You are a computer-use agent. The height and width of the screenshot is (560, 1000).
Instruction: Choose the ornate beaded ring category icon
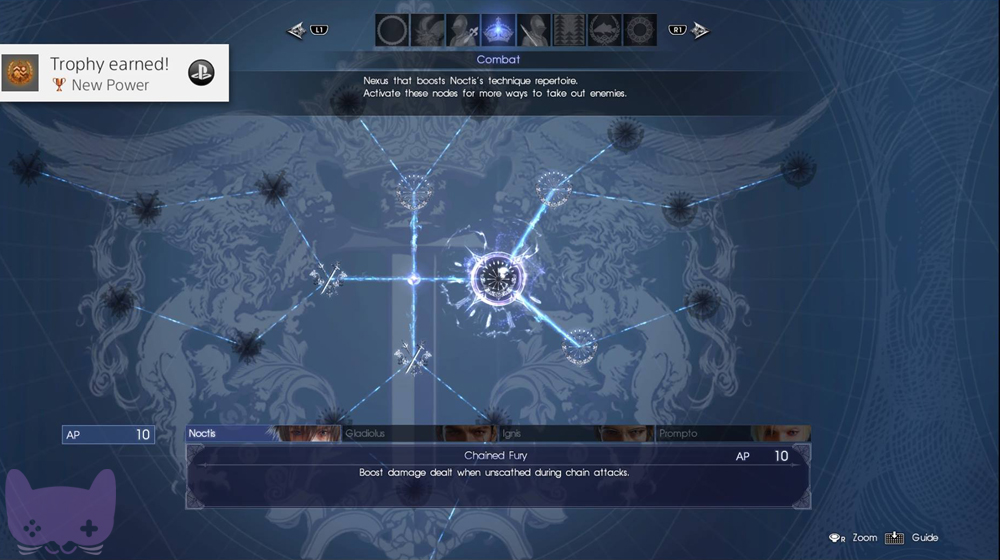click(640, 30)
